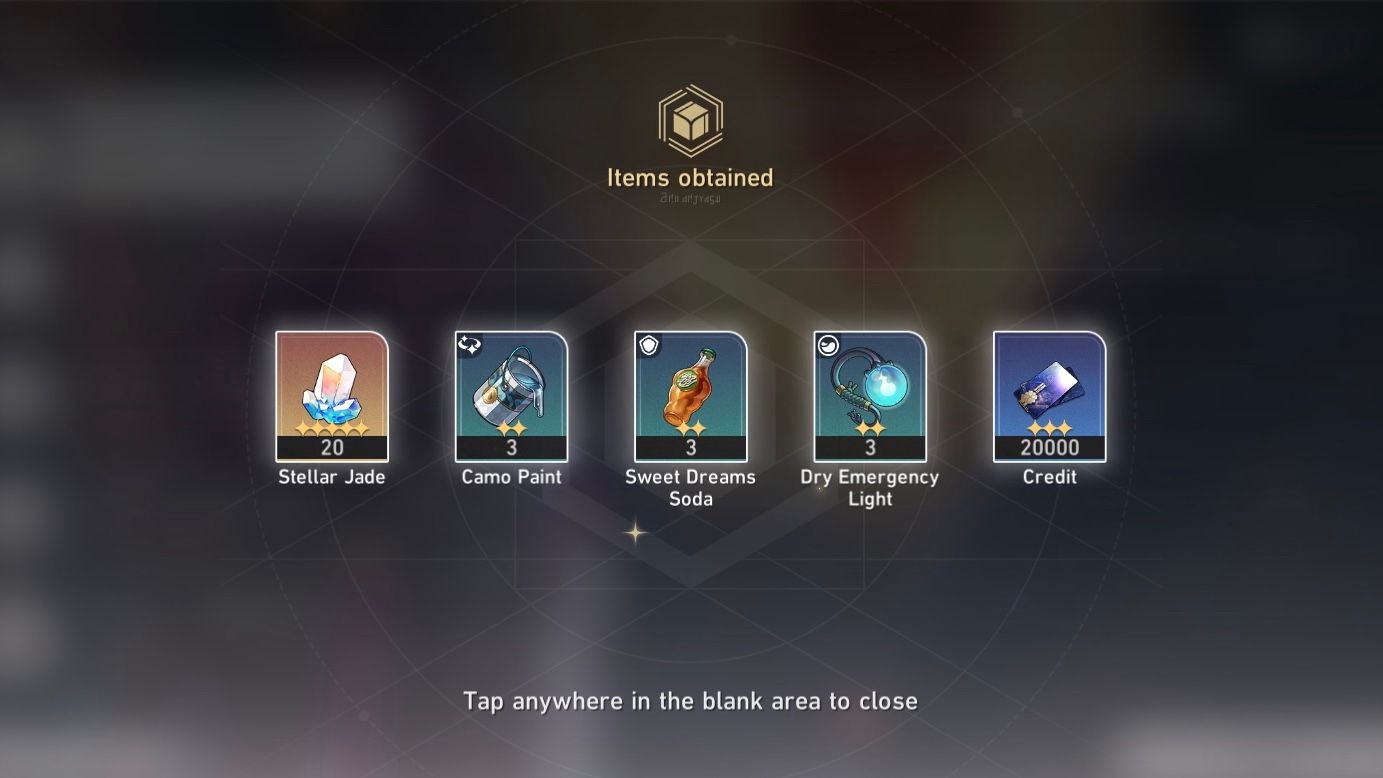Select the Dry Emergency Light lantern icon
This screenshot has width=1383, height=778.
click(869, 390)
